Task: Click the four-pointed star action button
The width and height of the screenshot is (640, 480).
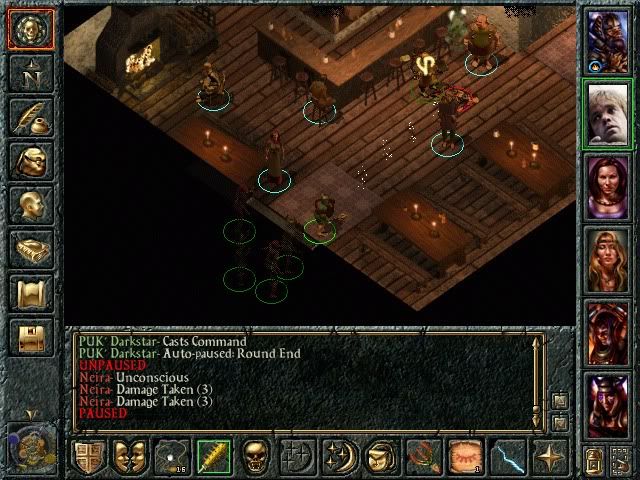Action: [x=548, y=457]
